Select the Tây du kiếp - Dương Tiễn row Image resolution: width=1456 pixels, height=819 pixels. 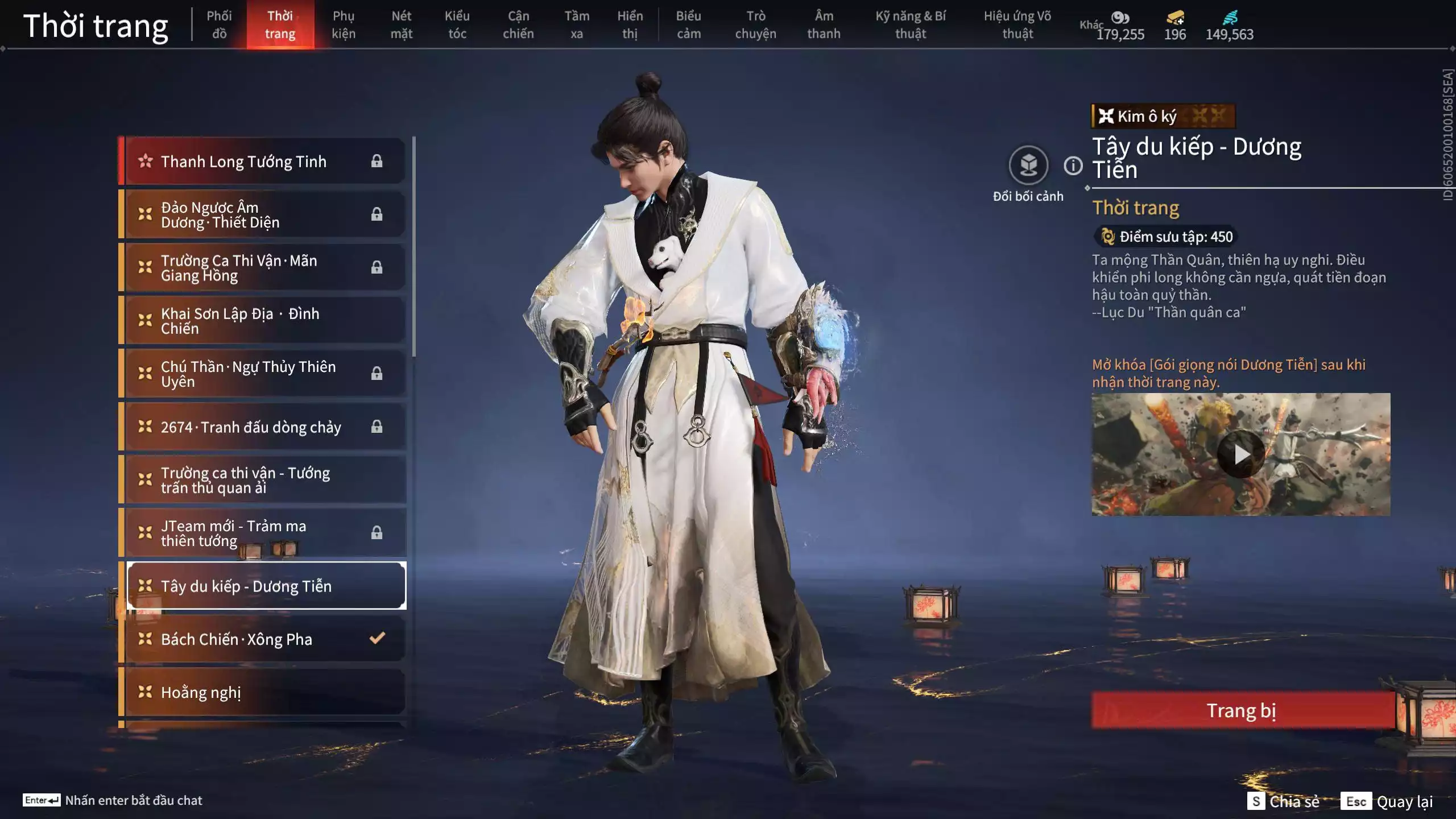point(266,586)
